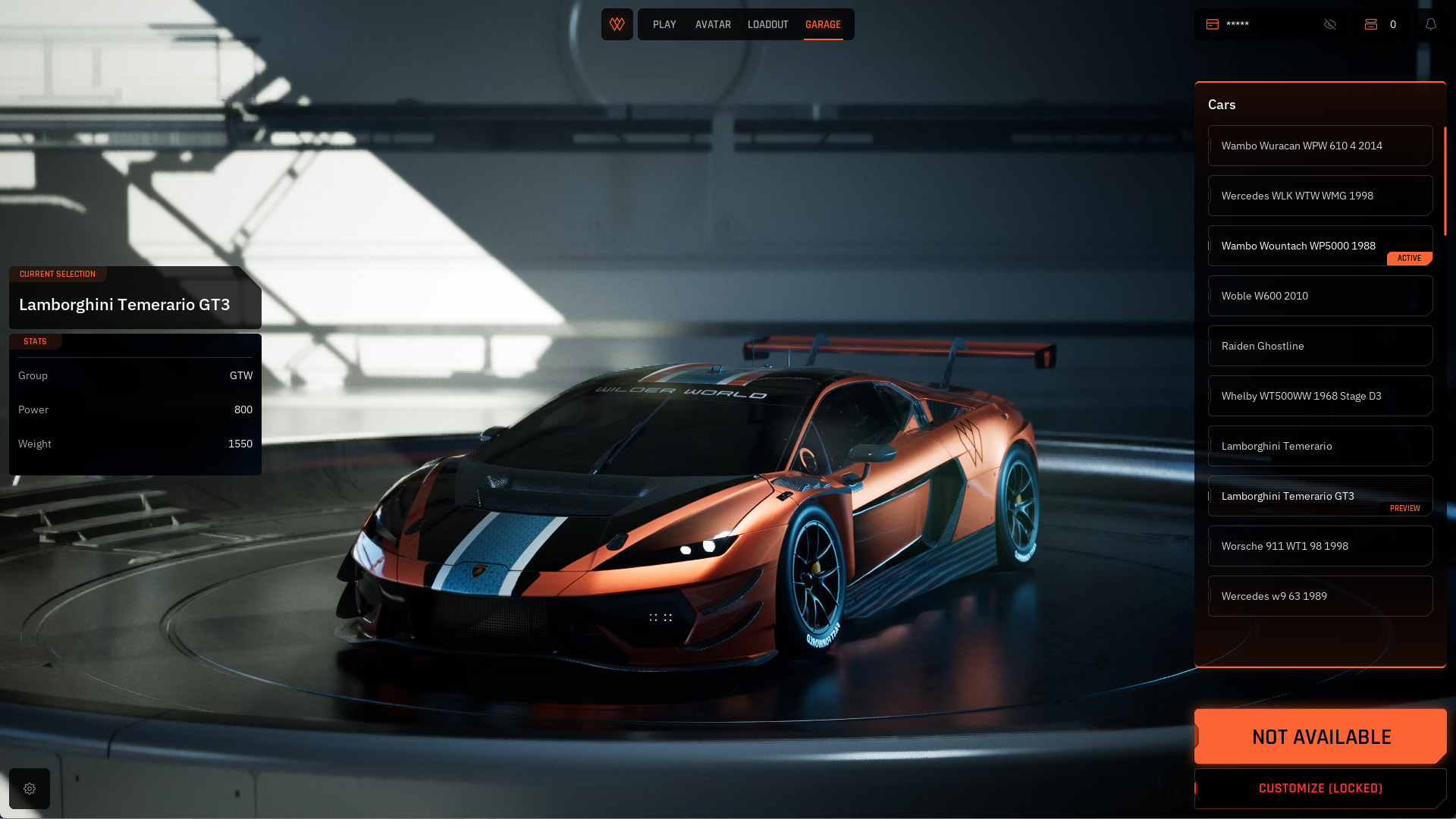Viewport: 1456px width, 819px height.
Task: Choose Worsche 911 WT1 98 1998
Action: pyautogui.click(x=1319, y=546)
